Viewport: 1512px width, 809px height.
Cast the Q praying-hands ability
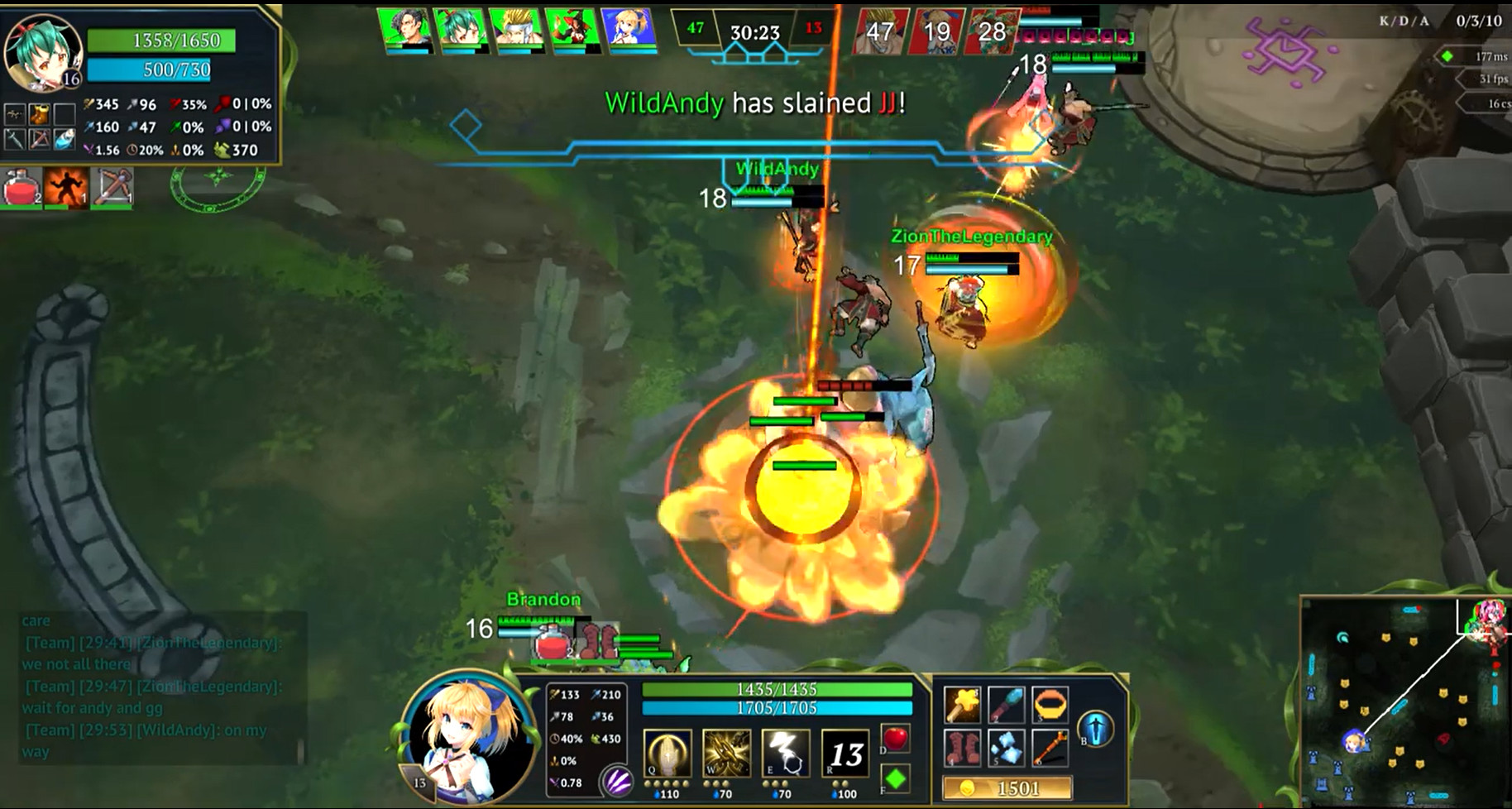point(667,753)
